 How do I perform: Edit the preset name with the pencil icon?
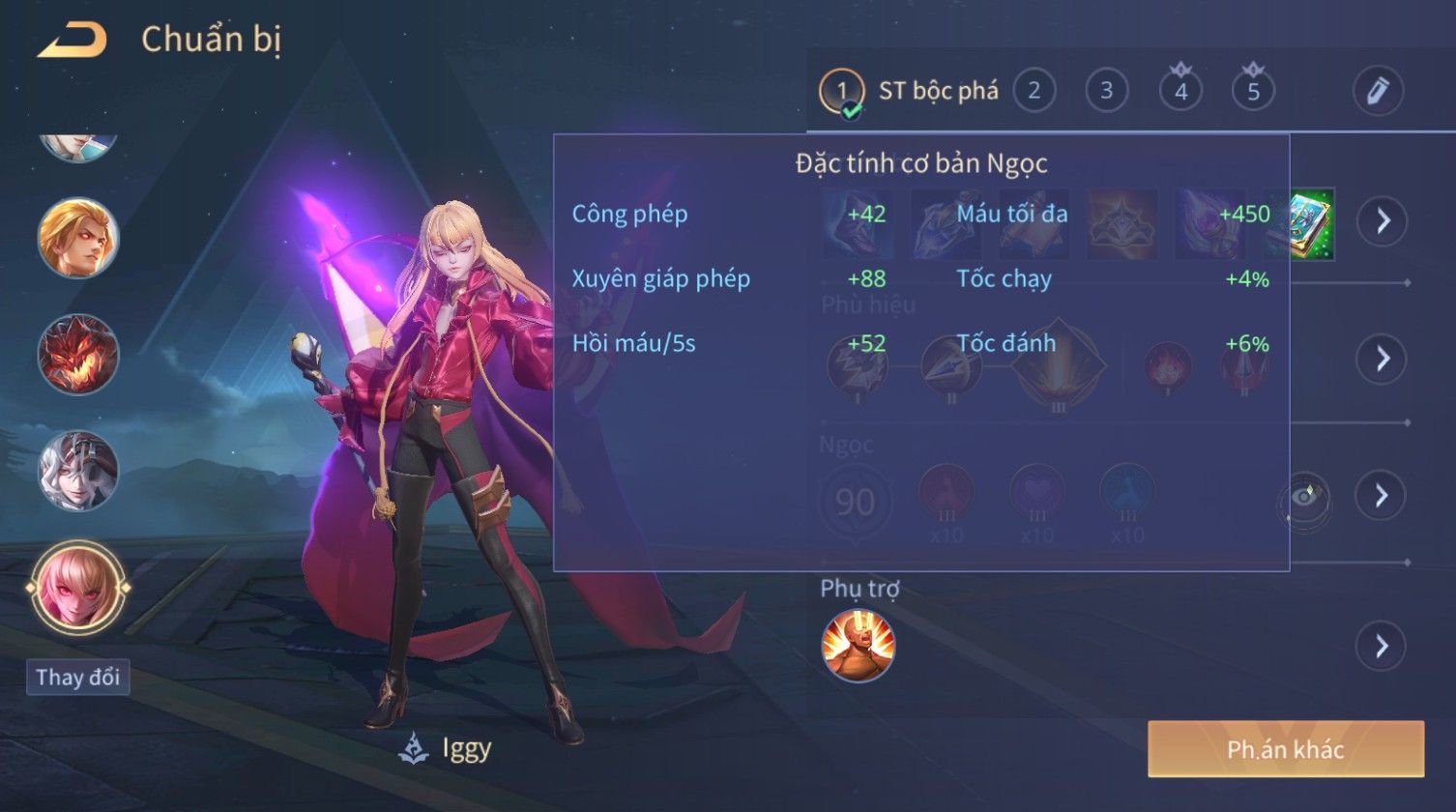pos(1378,91)
